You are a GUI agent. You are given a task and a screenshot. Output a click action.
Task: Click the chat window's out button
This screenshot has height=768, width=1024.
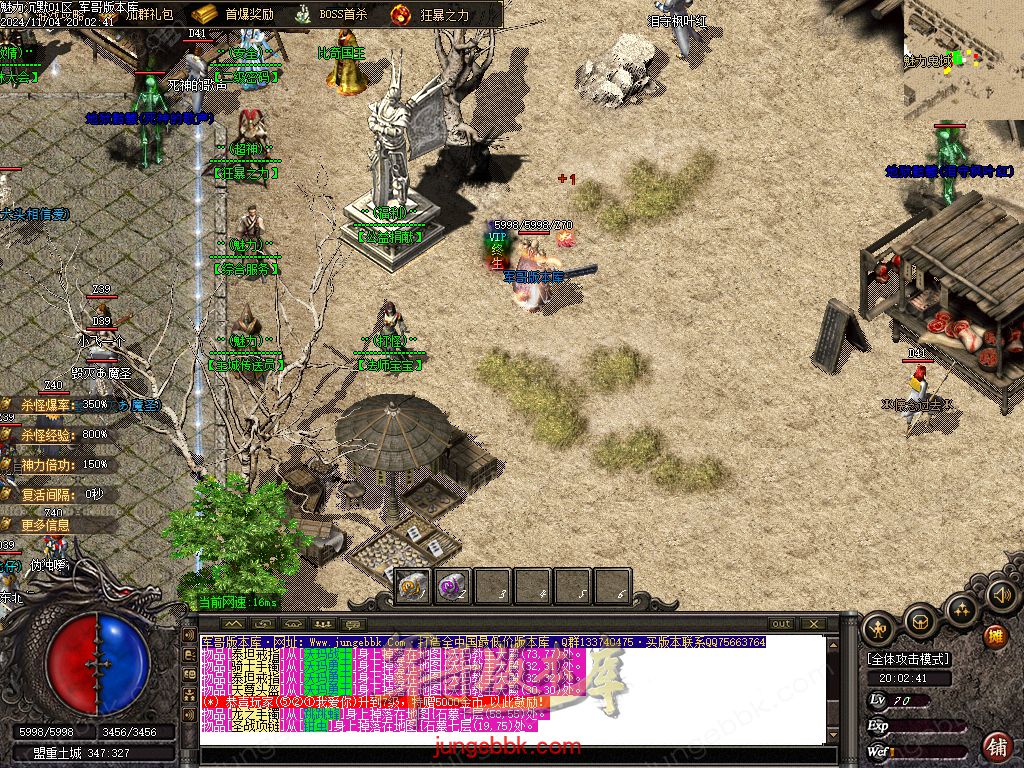[x=781, y=623]
